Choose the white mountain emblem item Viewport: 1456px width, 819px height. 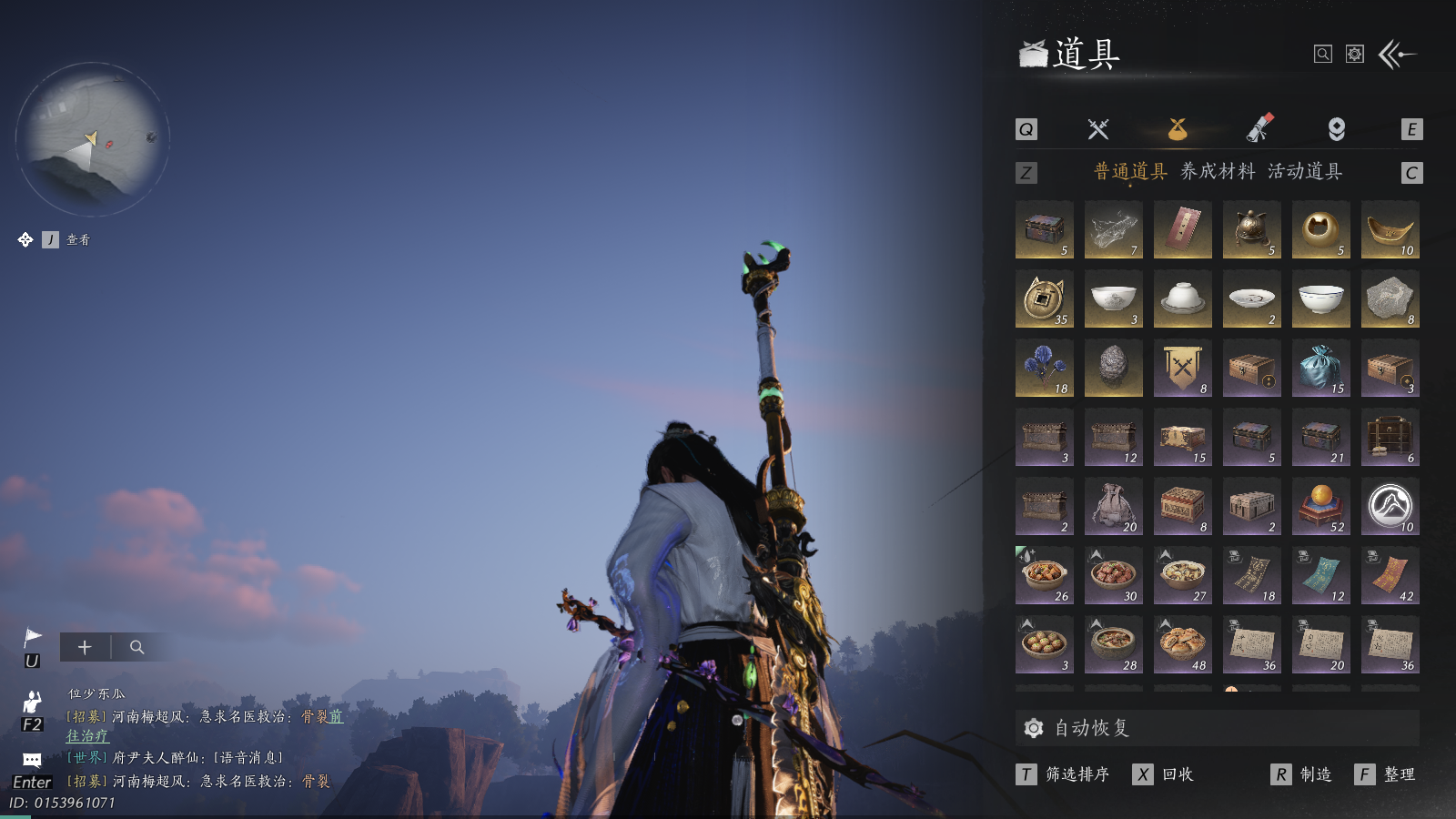coord(1390,507)
